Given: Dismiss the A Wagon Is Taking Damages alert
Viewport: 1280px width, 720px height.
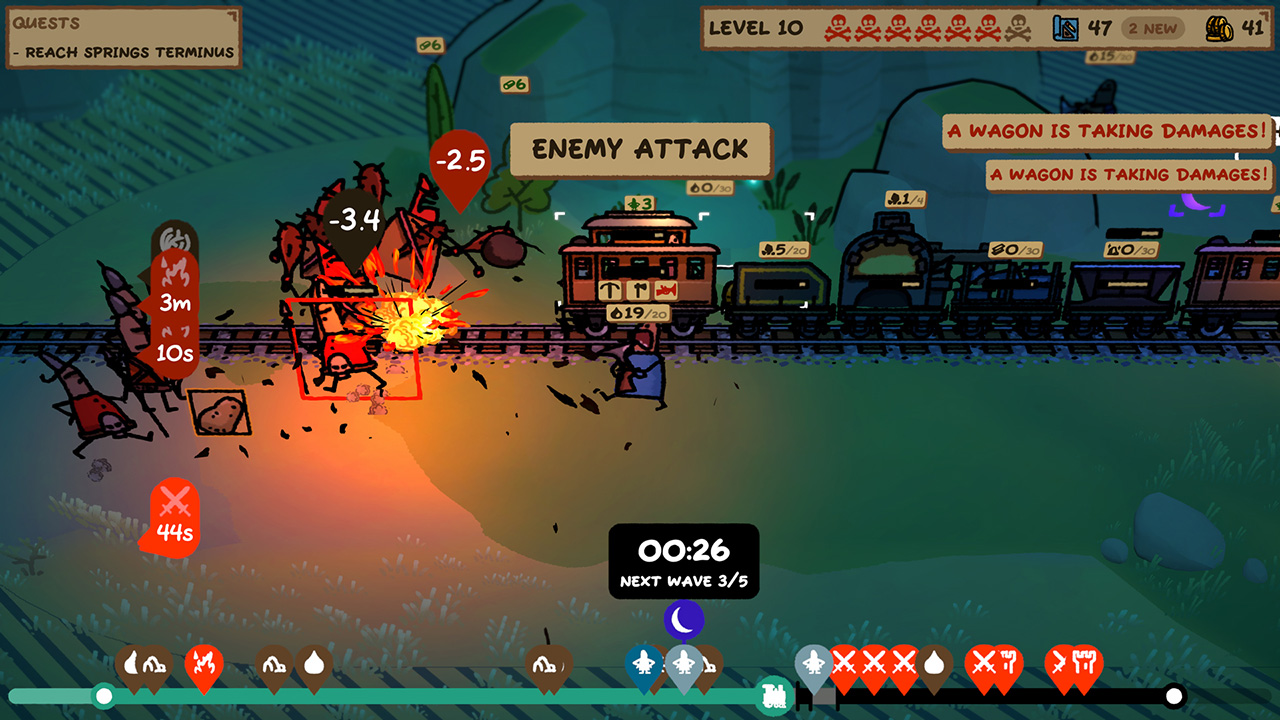Looking at the screenshot, I should [1107, 129].
